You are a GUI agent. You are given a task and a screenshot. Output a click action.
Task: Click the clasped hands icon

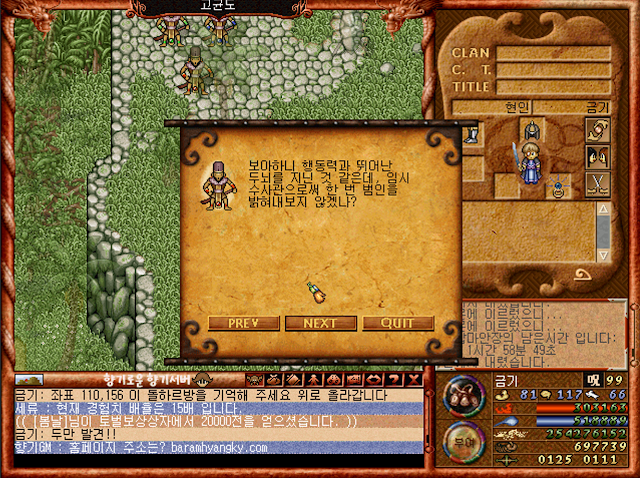(x=598, y=130)
